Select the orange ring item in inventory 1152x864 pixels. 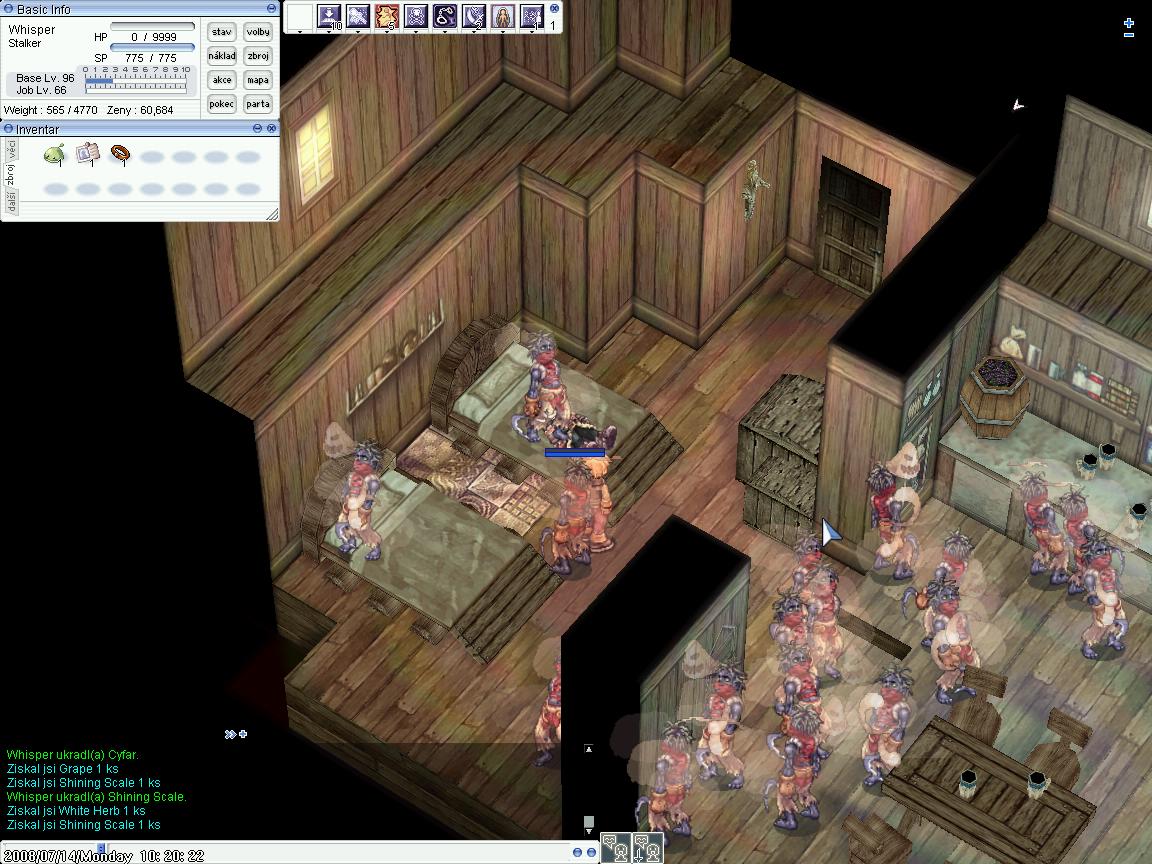(120, 154)
